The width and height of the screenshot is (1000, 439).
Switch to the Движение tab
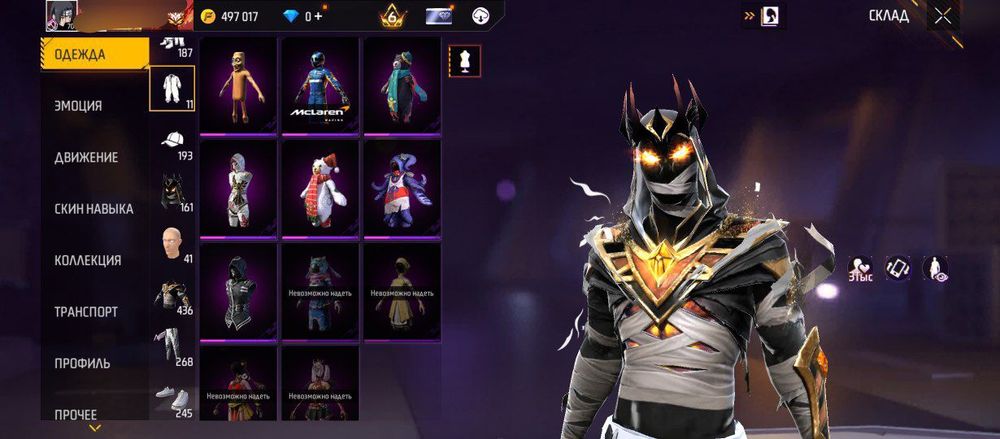click(86, 157)
